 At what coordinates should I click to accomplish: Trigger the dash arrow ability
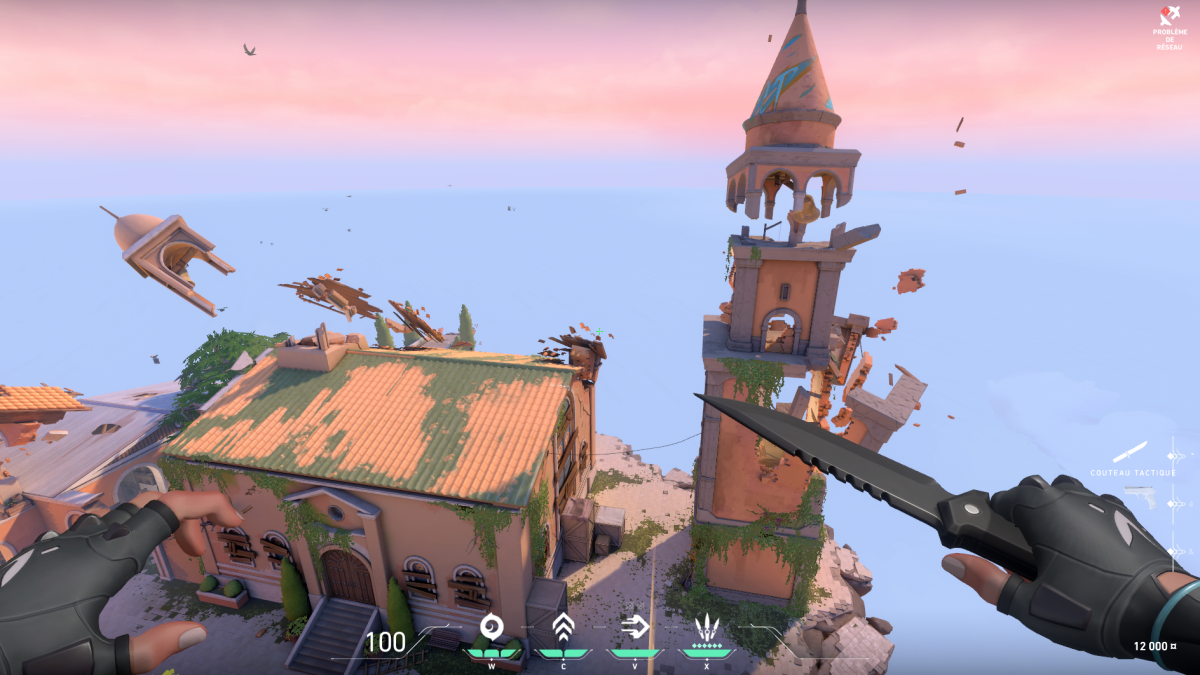[635, 627]
